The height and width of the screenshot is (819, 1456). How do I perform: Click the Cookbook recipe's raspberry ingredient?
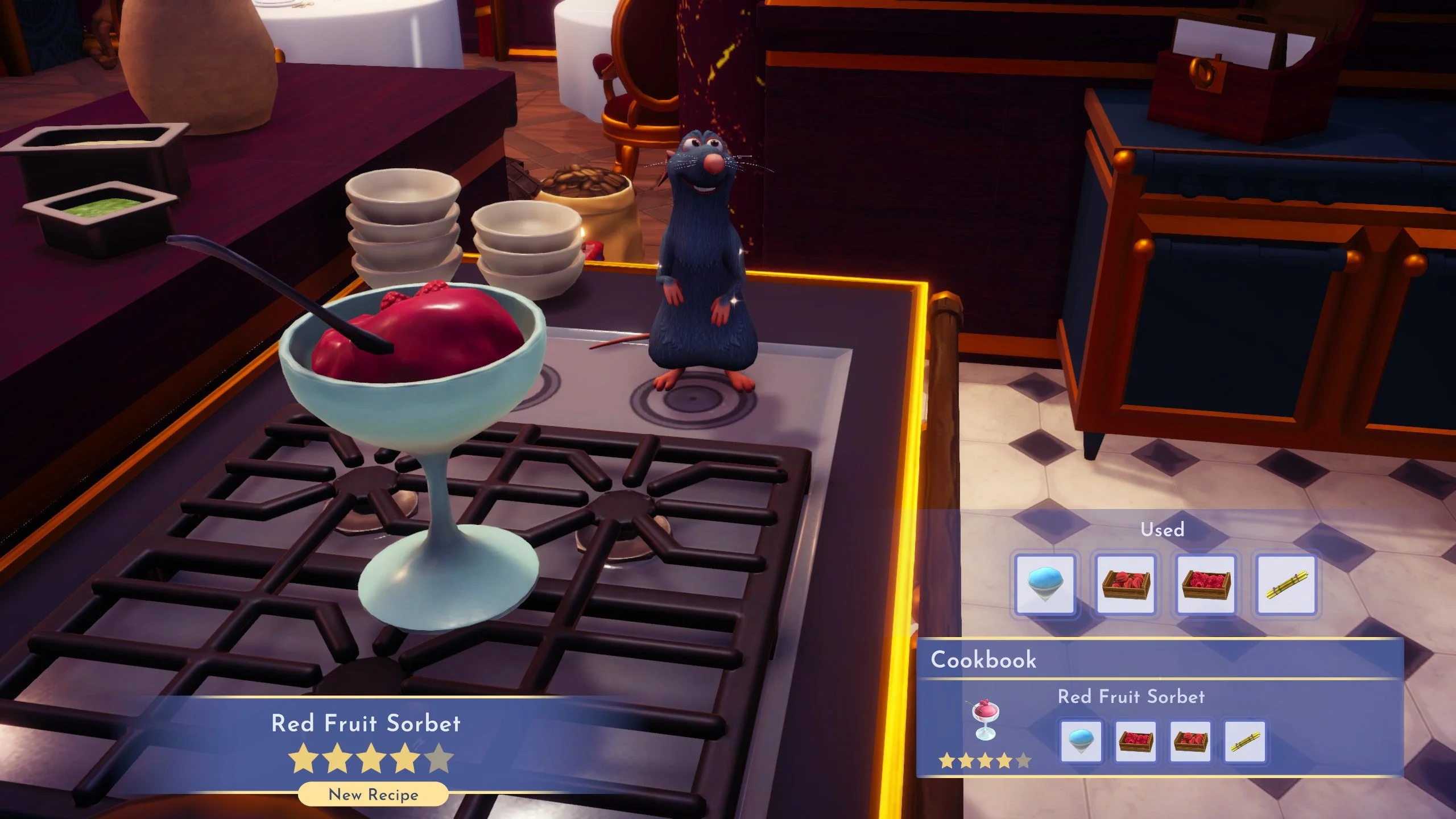[1136, 741]
